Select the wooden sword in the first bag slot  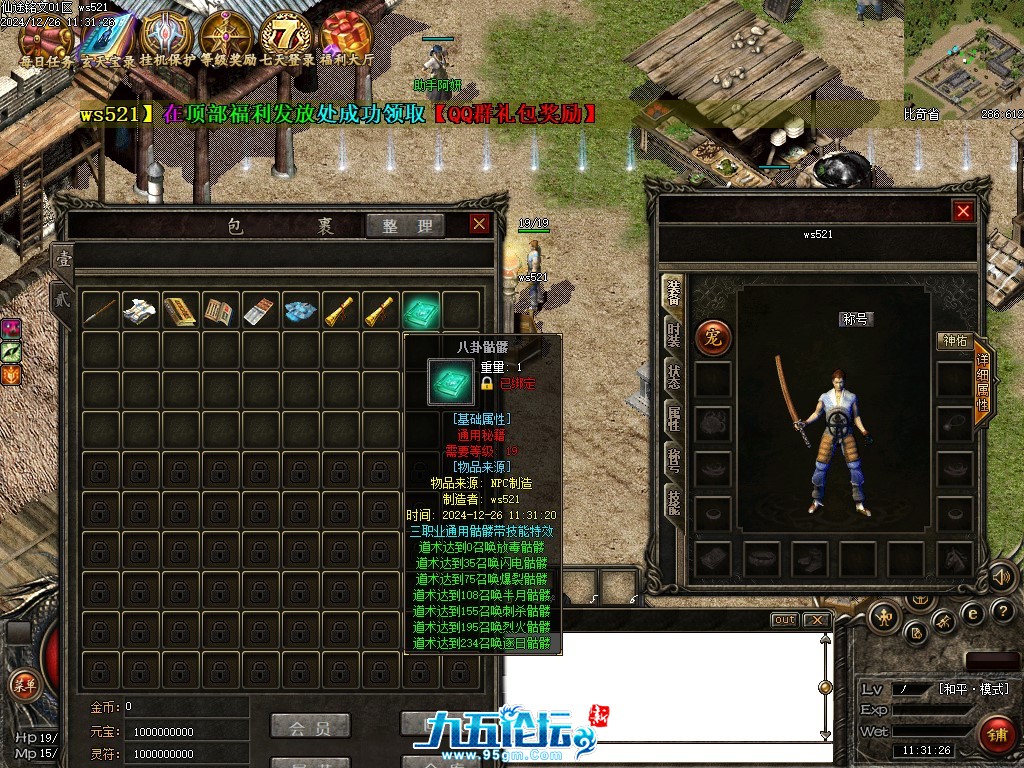(101, 312)
